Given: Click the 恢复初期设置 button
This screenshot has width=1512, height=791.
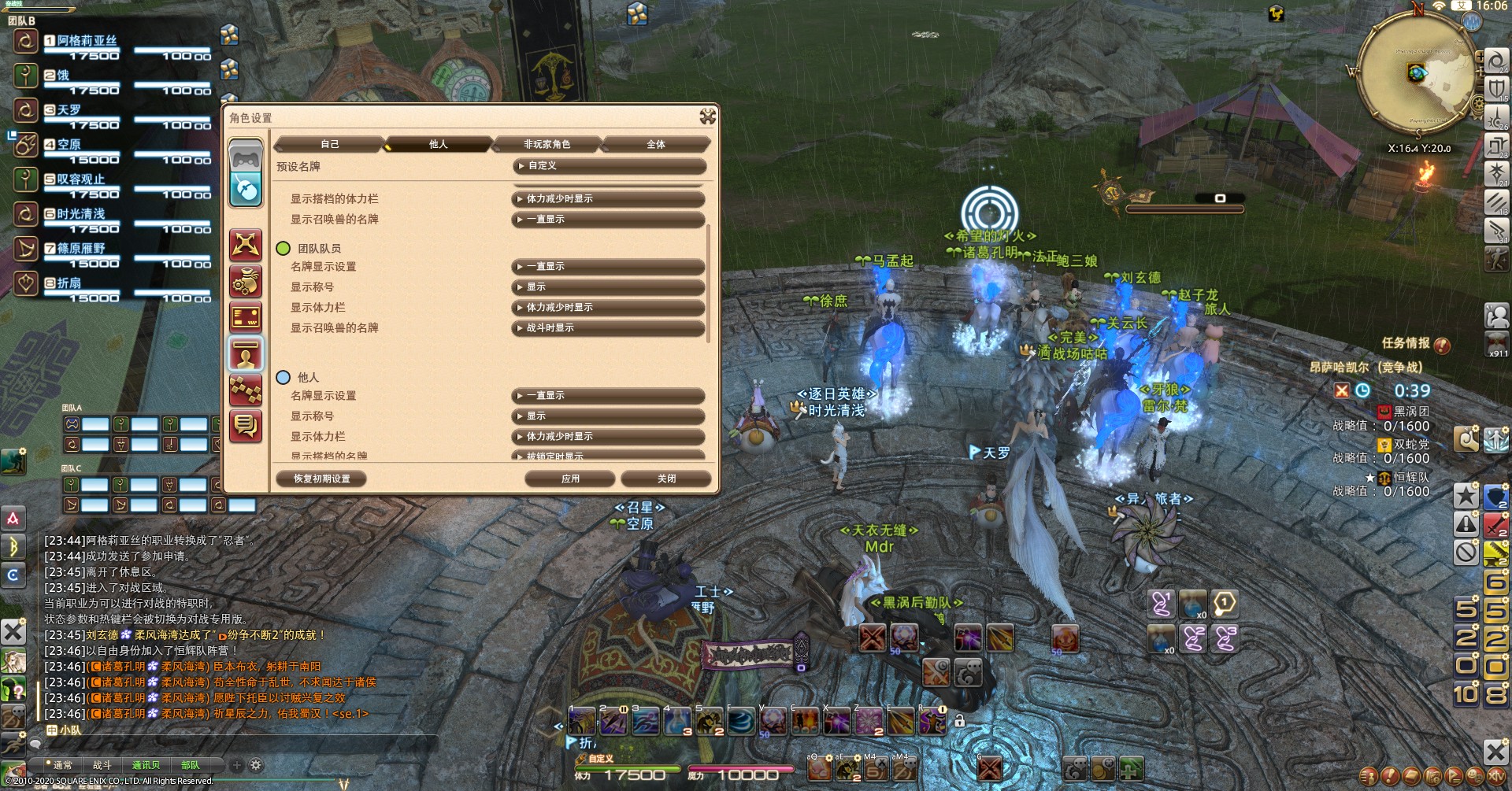Looking at the screenshot, I should [321, 479].
